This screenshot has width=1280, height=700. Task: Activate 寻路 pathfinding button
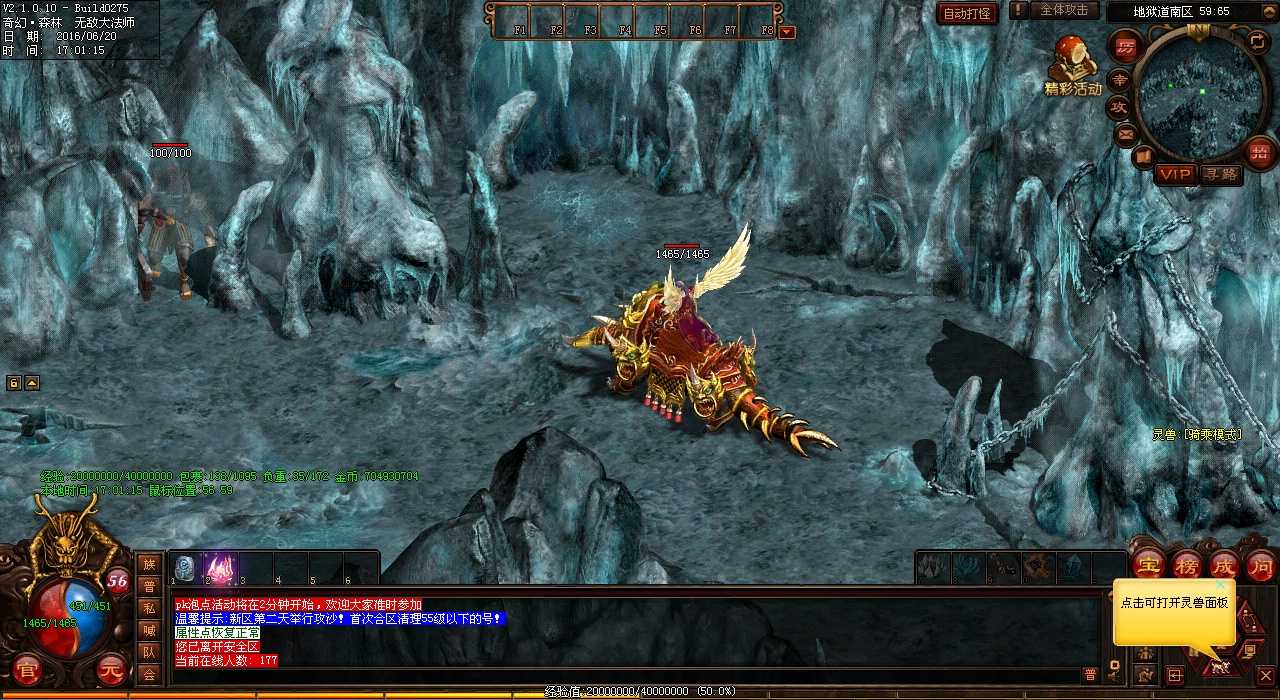click(1220, 174)
